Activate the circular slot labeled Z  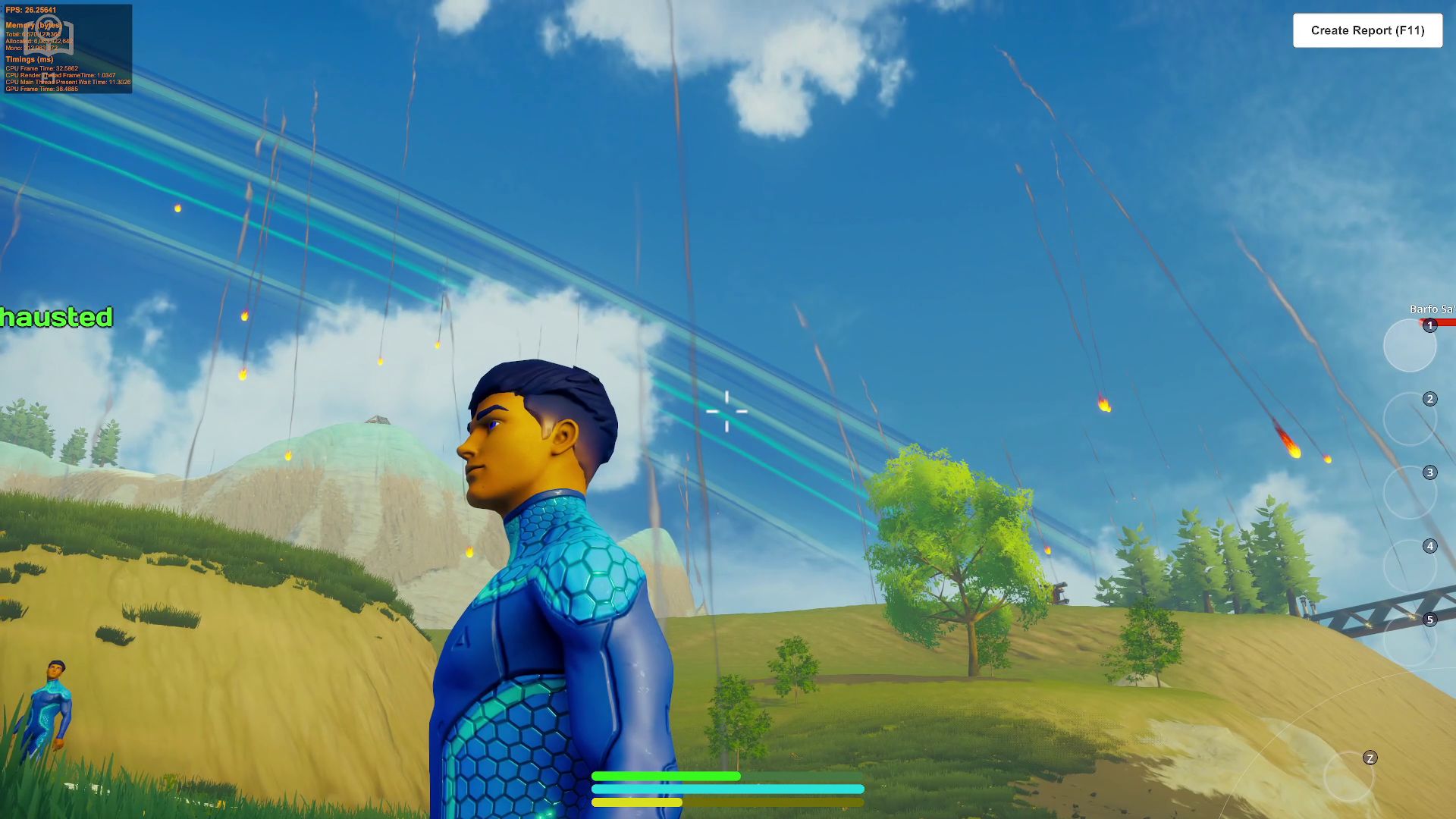tap(1350, 776)
